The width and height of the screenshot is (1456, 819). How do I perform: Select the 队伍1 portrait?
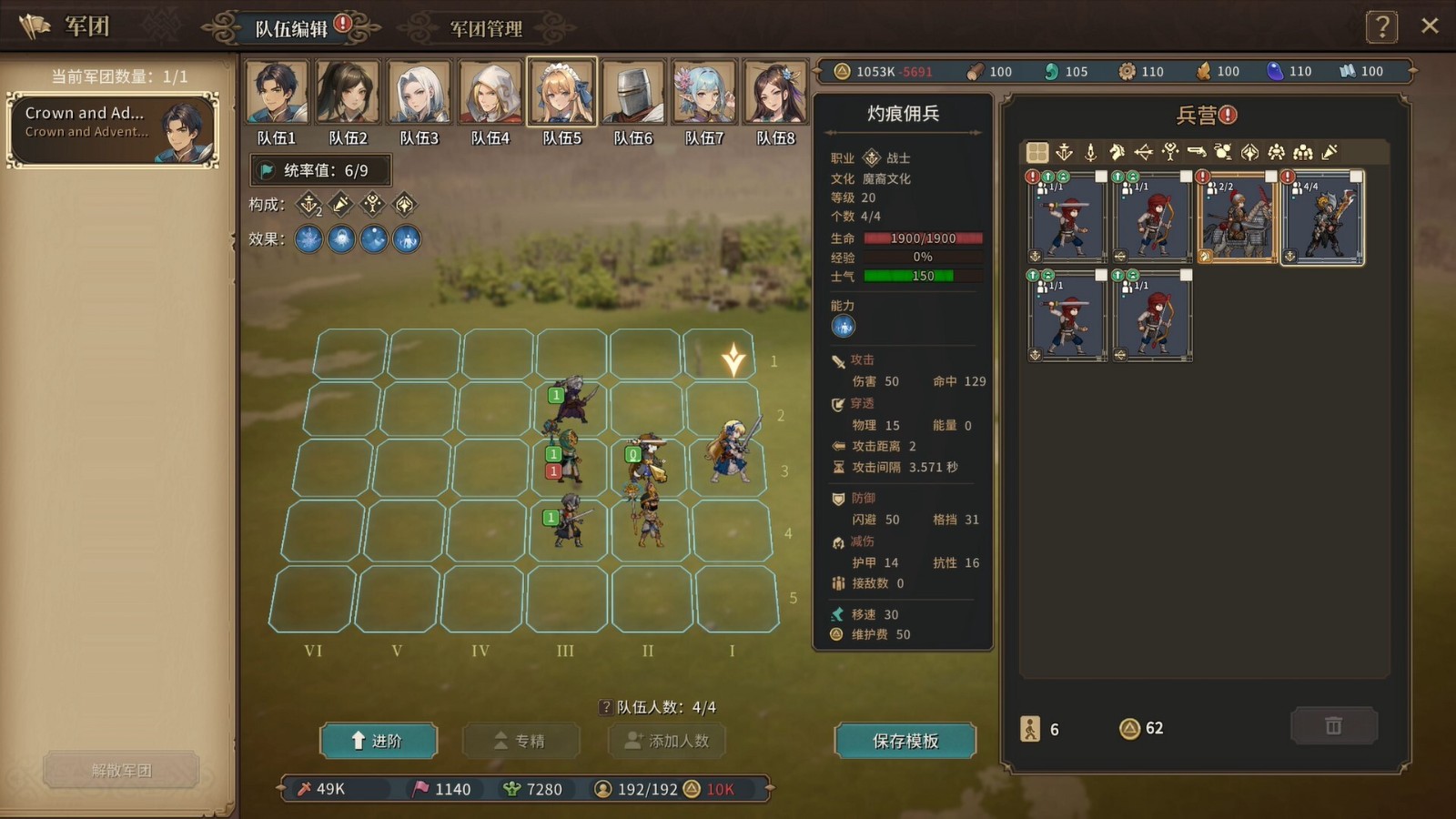[277, 92]
